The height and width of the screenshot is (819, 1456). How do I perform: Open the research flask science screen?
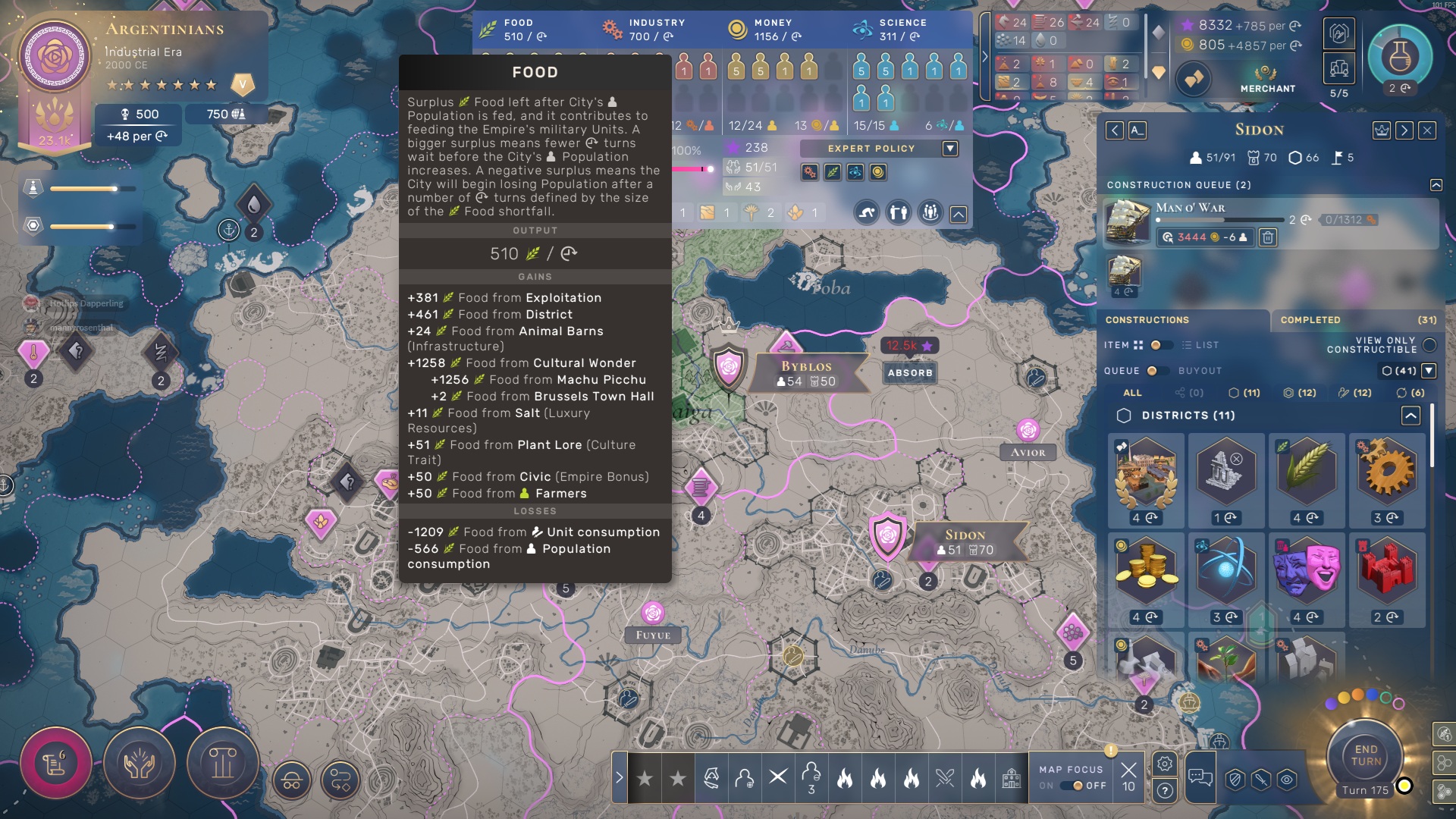click(x=1399, y=57)
